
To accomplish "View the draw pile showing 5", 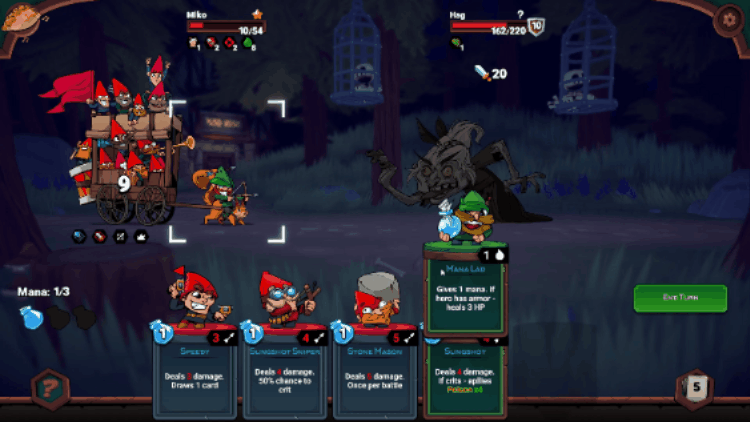I will coord(697,388).
